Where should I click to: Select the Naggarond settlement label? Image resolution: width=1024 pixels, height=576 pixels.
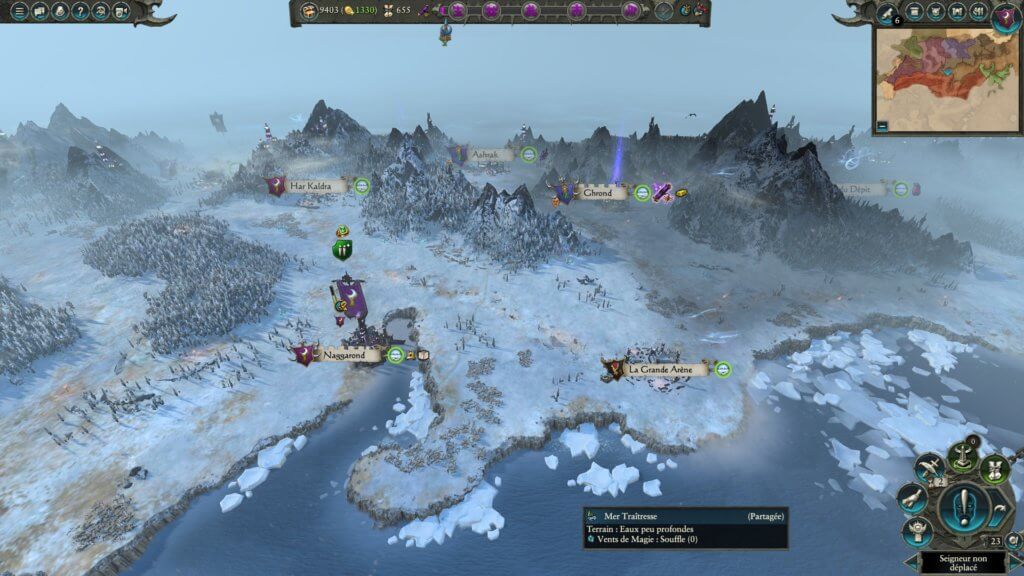click(350, 355)
